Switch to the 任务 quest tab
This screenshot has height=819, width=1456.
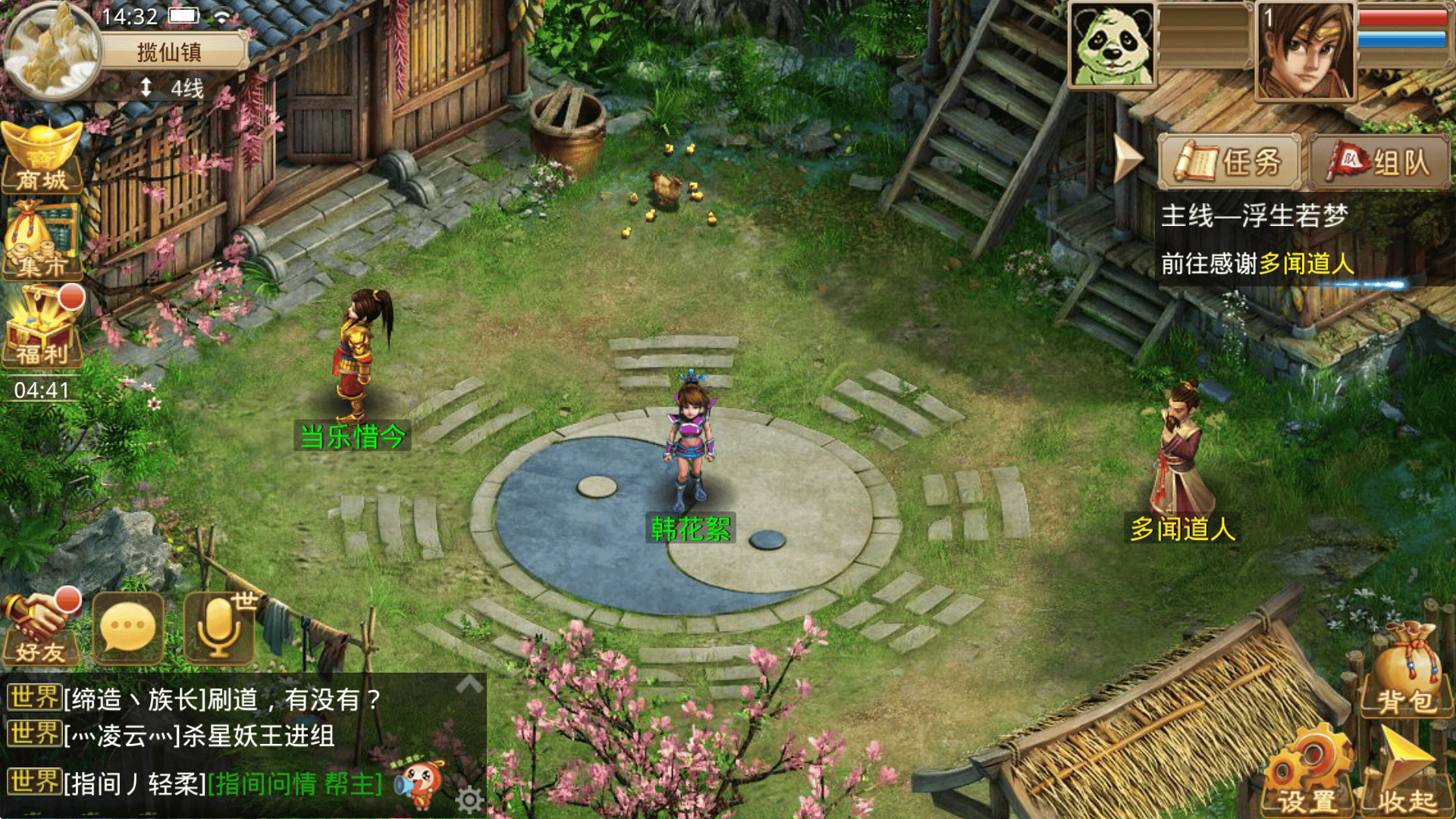[1229, 162]
